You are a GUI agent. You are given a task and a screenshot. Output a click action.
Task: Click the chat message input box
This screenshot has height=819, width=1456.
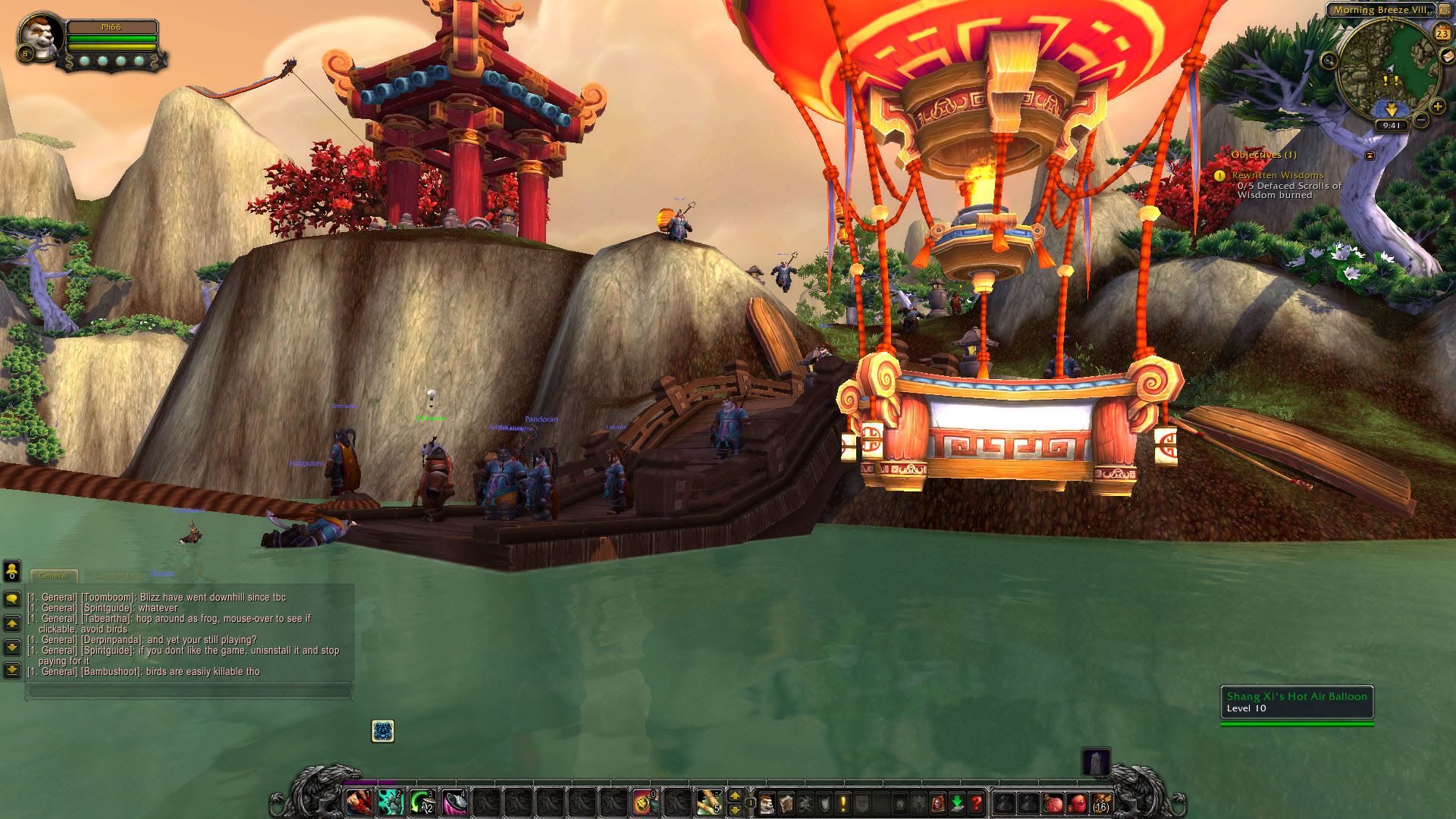click(x=190, y=692)
